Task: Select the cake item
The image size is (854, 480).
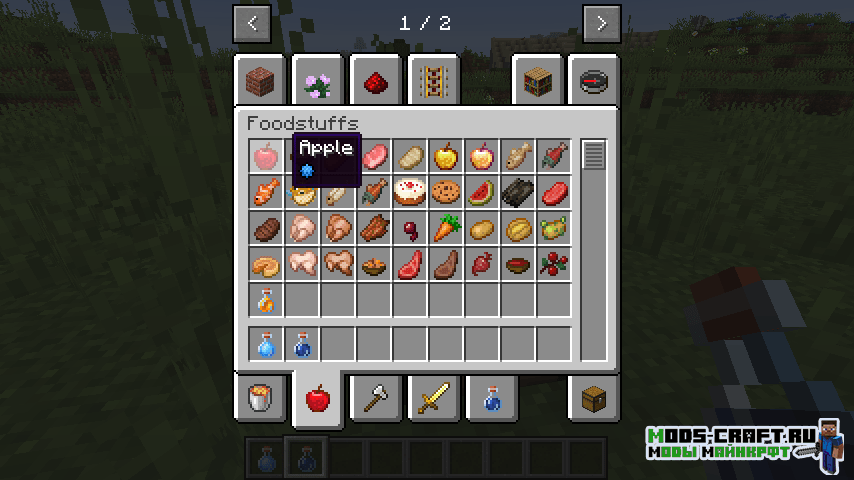Action: pyautogui.click(x=410, y=192)
